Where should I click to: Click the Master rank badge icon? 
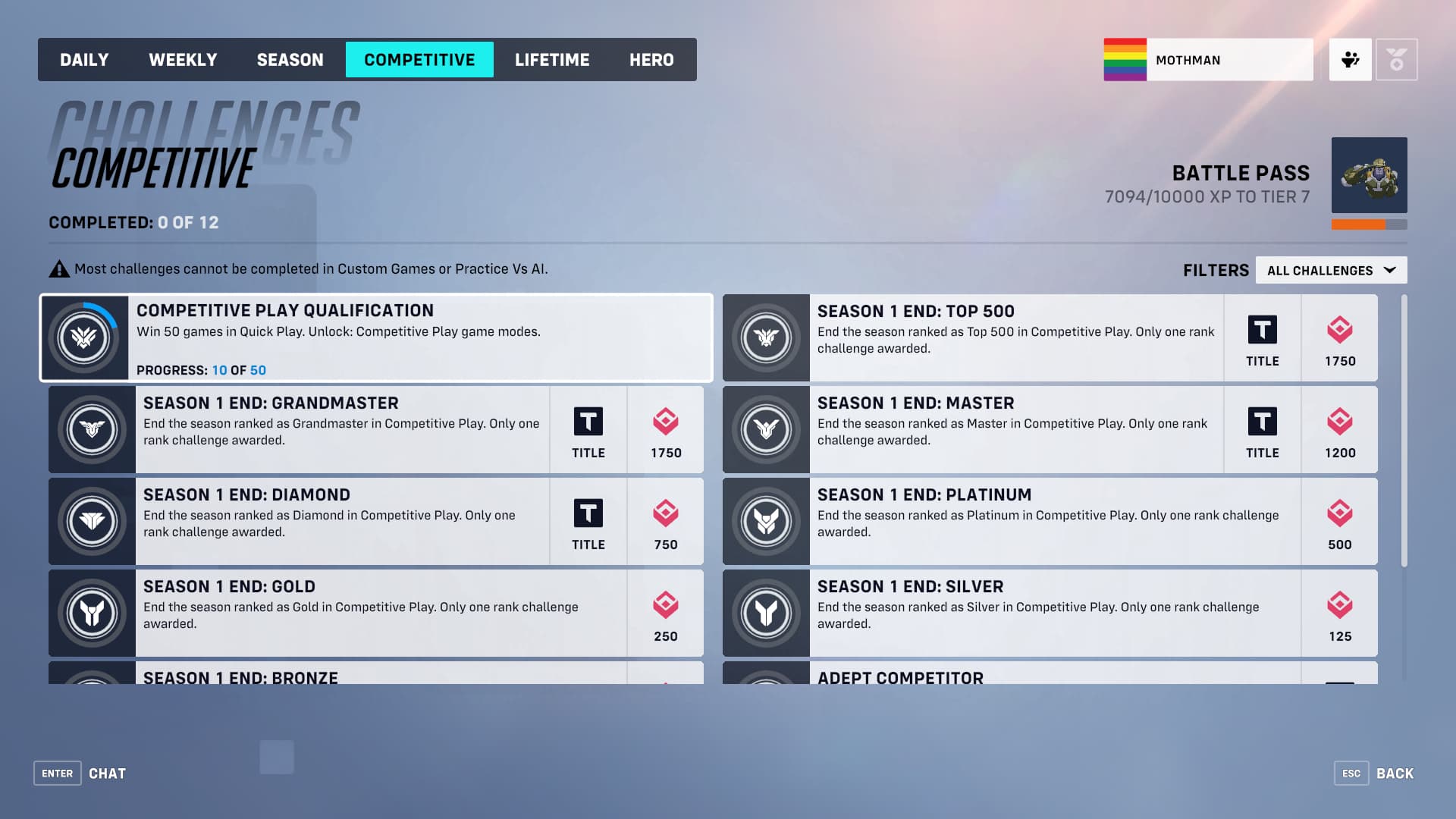tap(767, 430)
